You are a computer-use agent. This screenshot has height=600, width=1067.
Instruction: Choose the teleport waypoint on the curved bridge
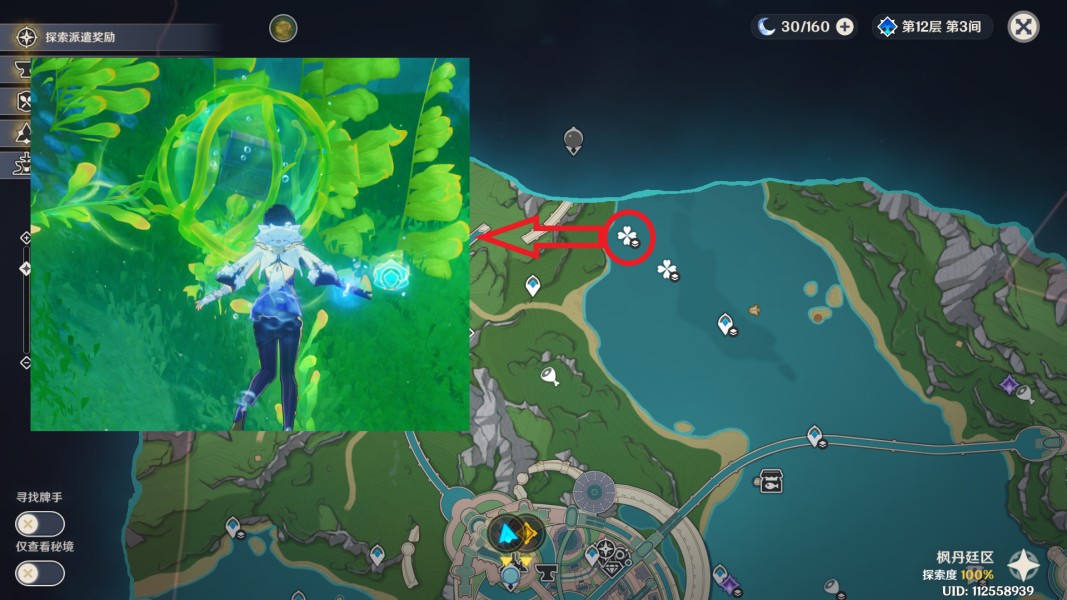(815, 435)
